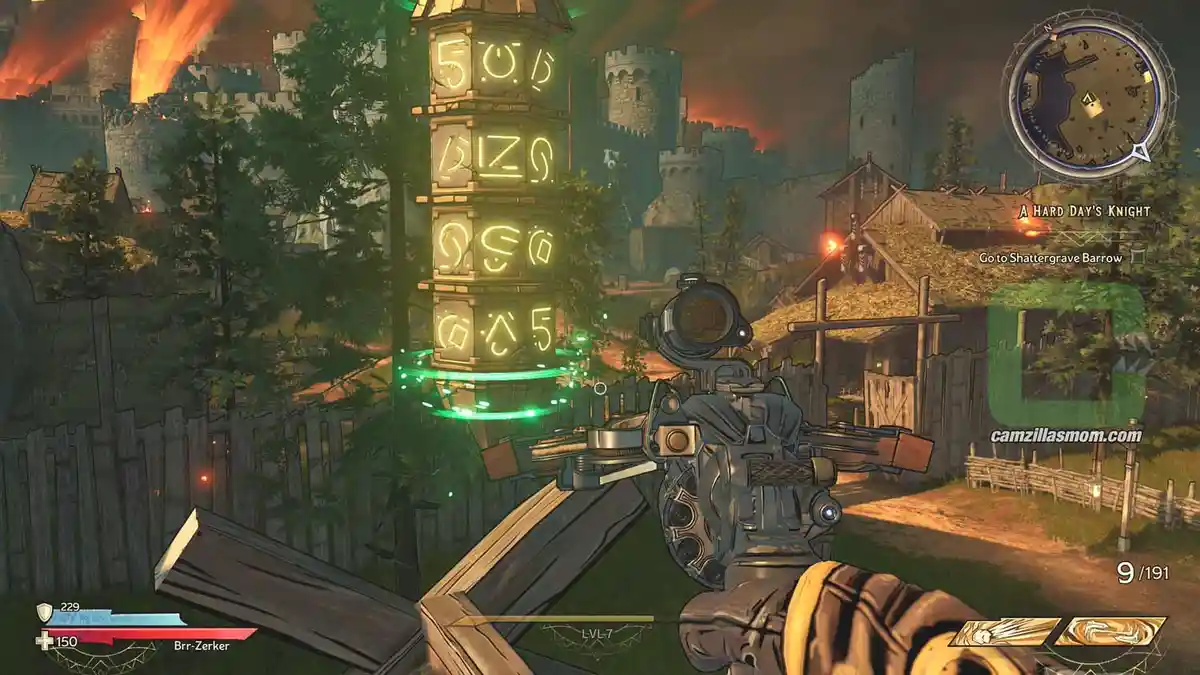Activate the punching fist ability icon
1200x675 pixels.
click(1004, 632)
